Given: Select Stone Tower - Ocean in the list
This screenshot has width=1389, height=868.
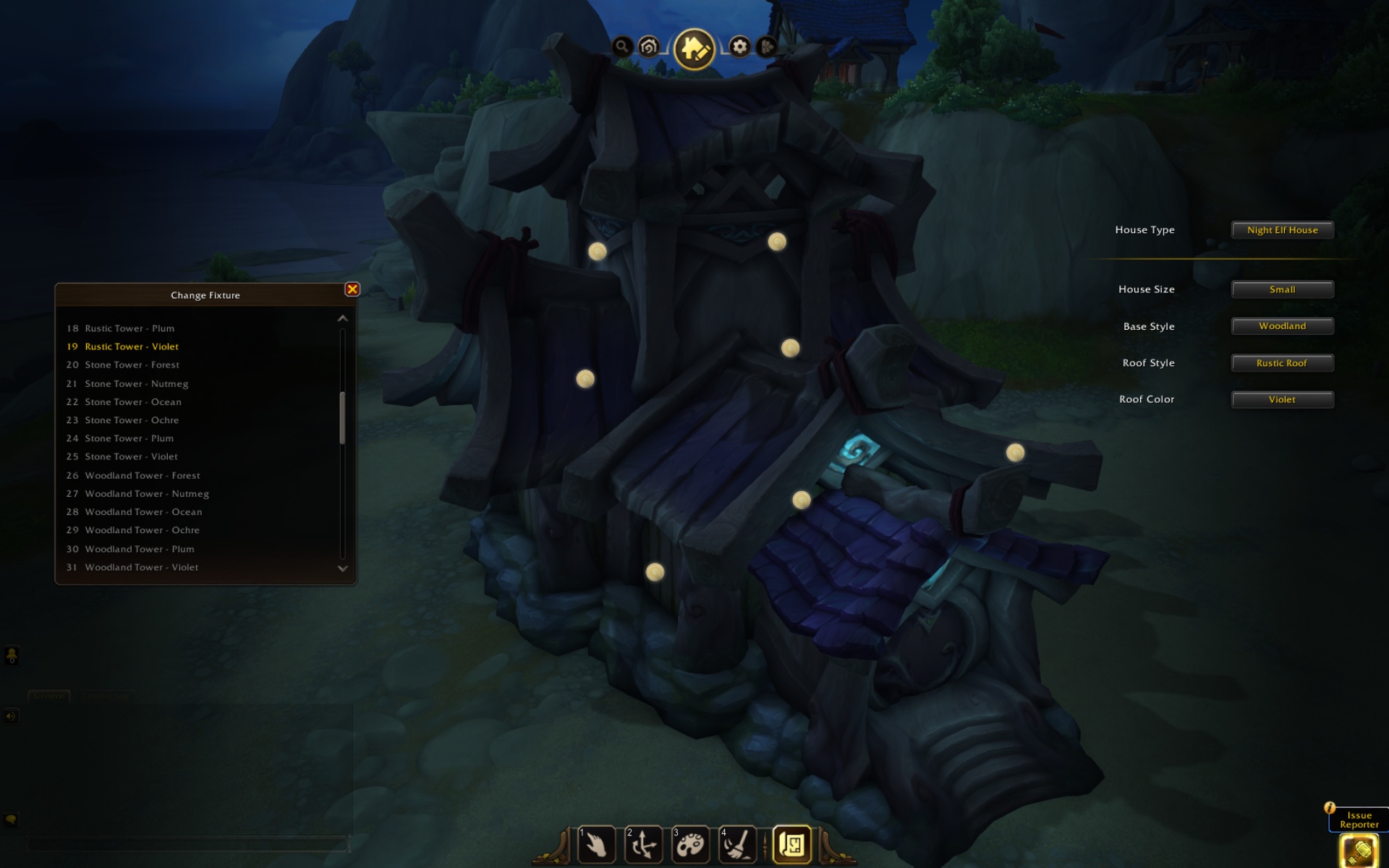Looking at the screenshot, I should pyautogui.click(x=133, y=402).
